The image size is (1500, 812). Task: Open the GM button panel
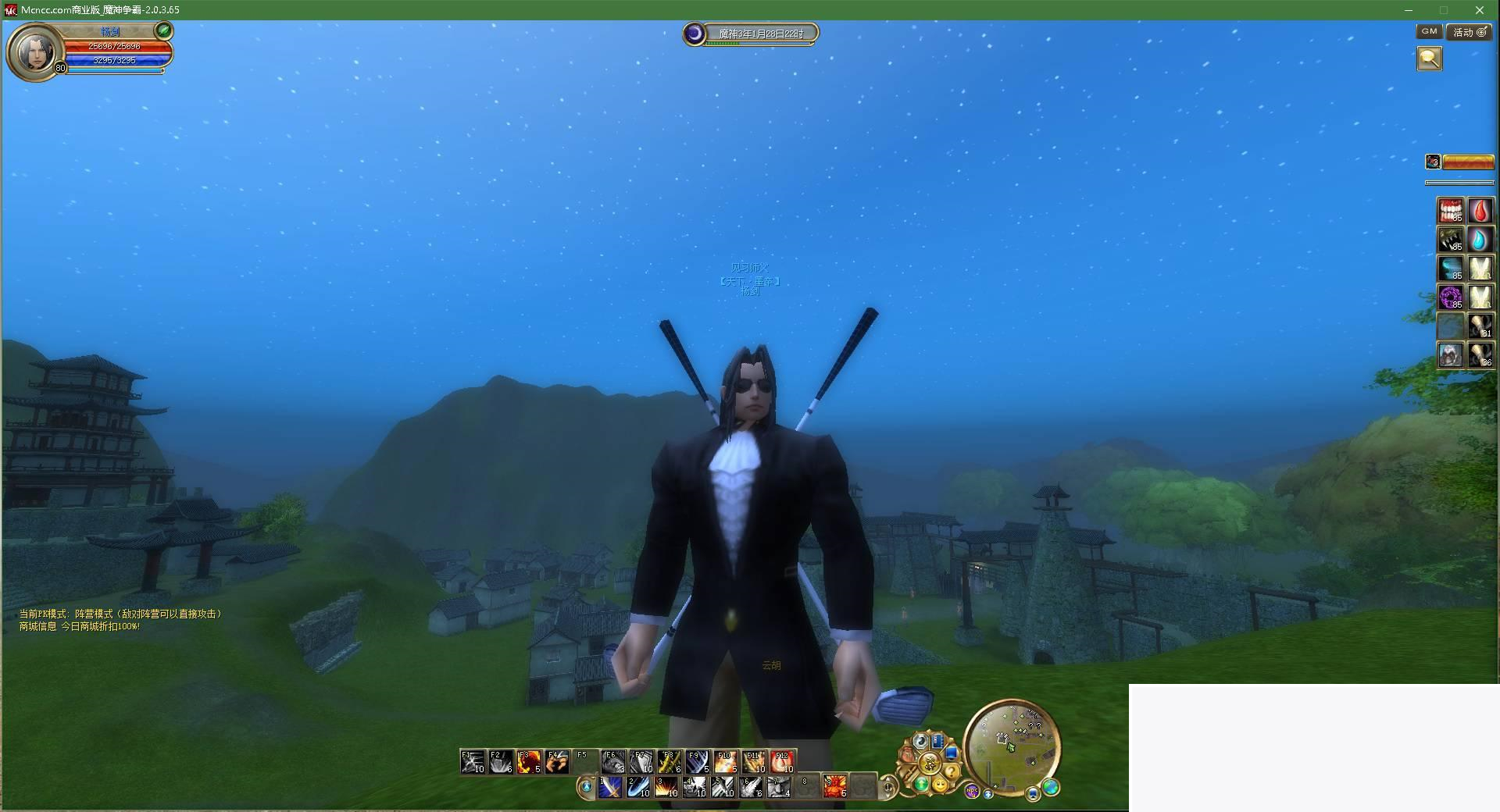(1429, 32)
